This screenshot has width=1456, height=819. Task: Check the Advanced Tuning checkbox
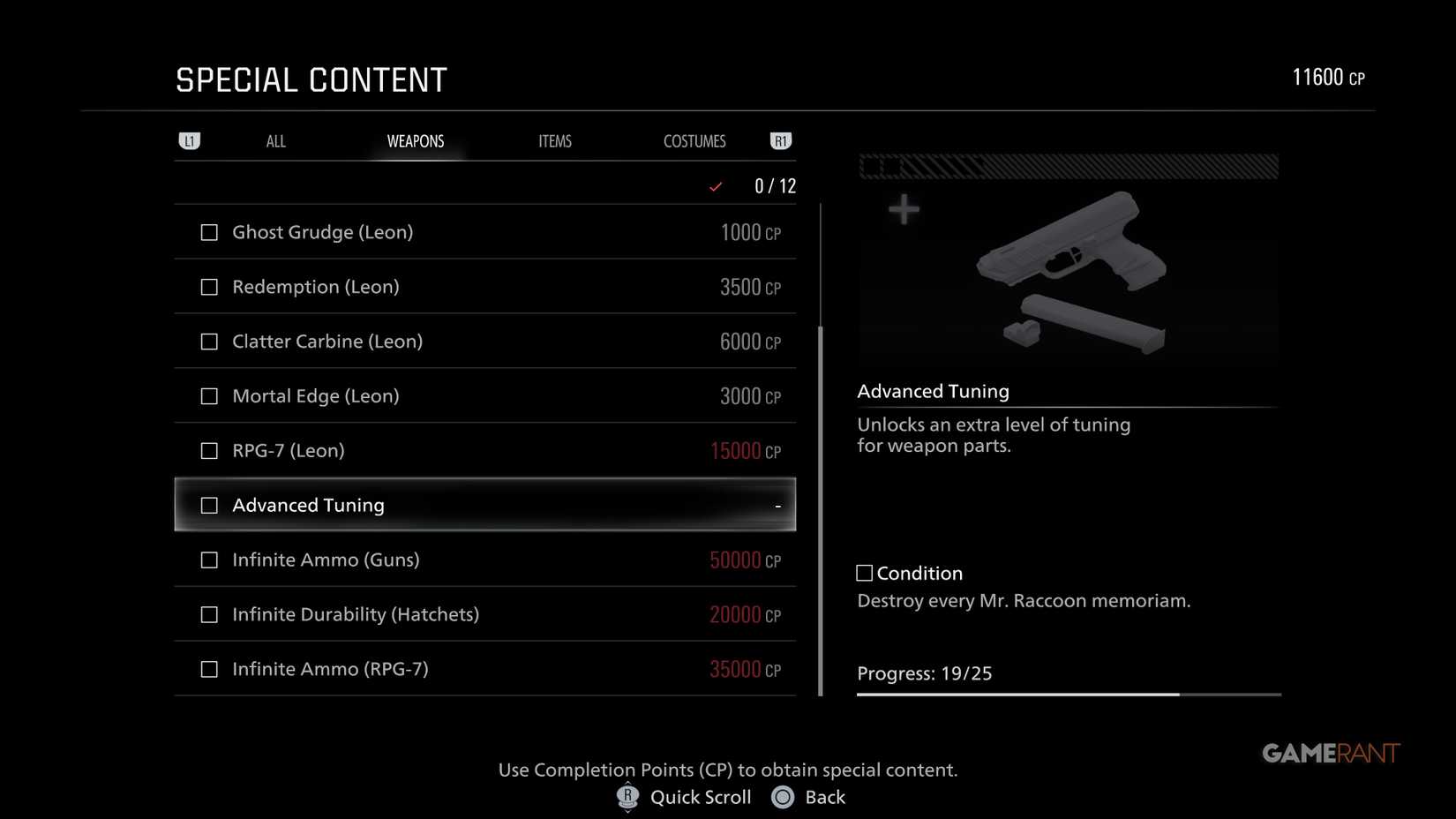click(x=208, y=505)
